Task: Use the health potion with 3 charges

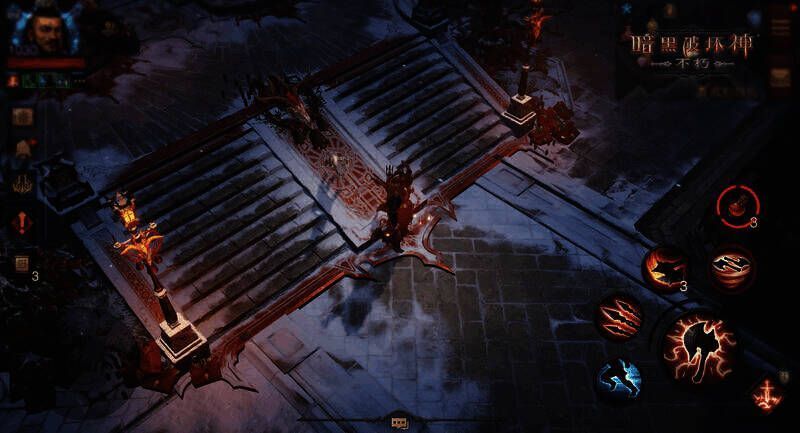Action: pos(737,207)
